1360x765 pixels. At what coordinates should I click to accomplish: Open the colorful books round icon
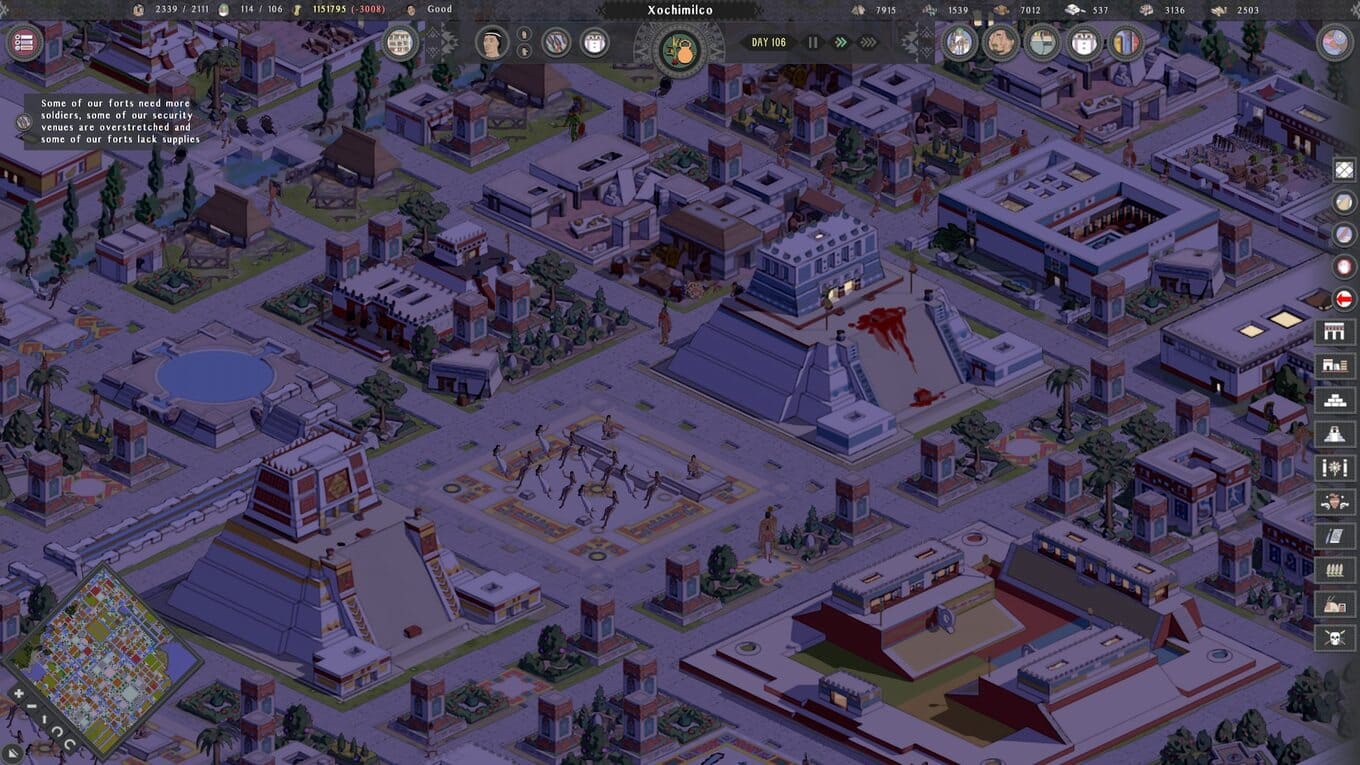[x=1126, y=43]
